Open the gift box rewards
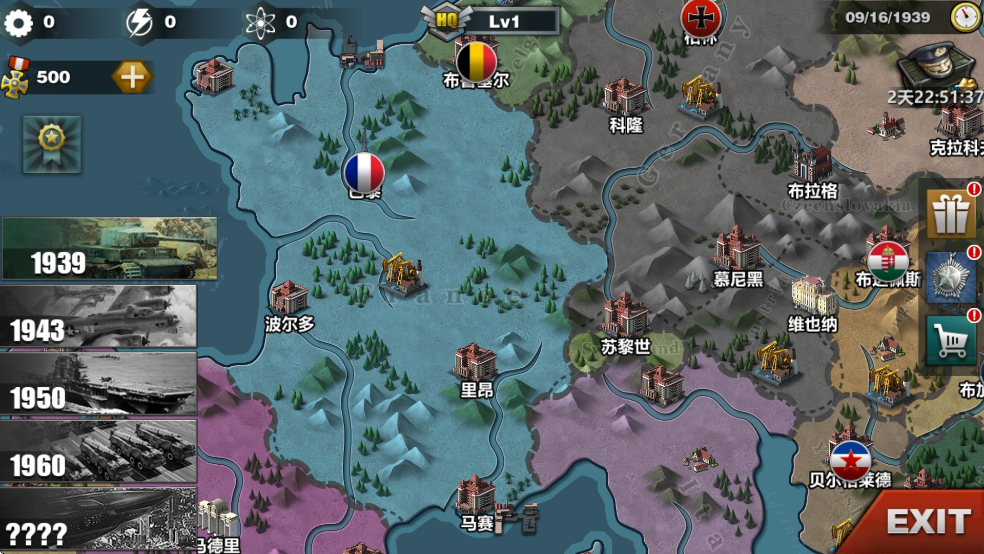The height and width of the screenshot is (554, 984). 951,213
